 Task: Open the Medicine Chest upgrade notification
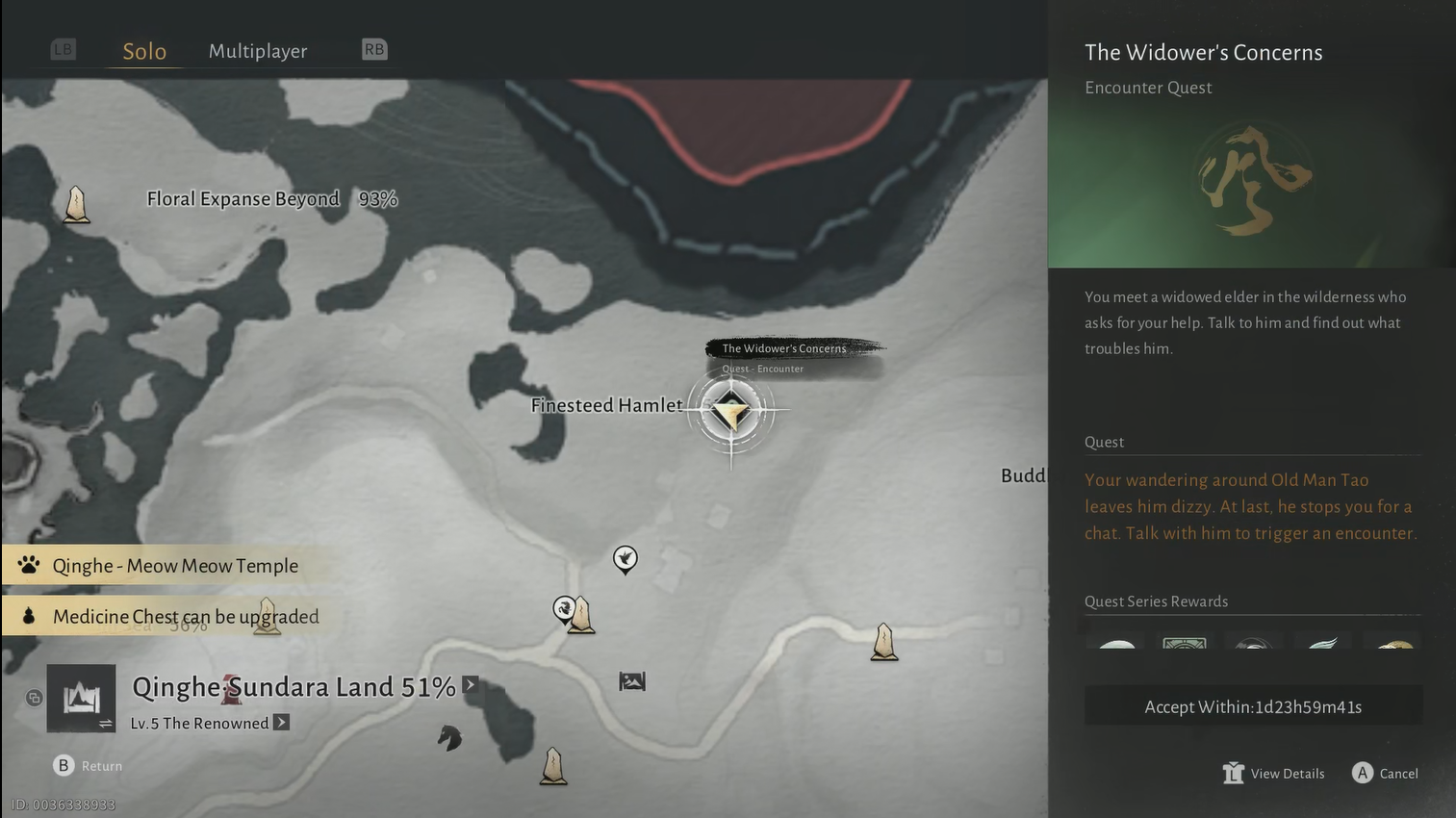pos(185,617)
